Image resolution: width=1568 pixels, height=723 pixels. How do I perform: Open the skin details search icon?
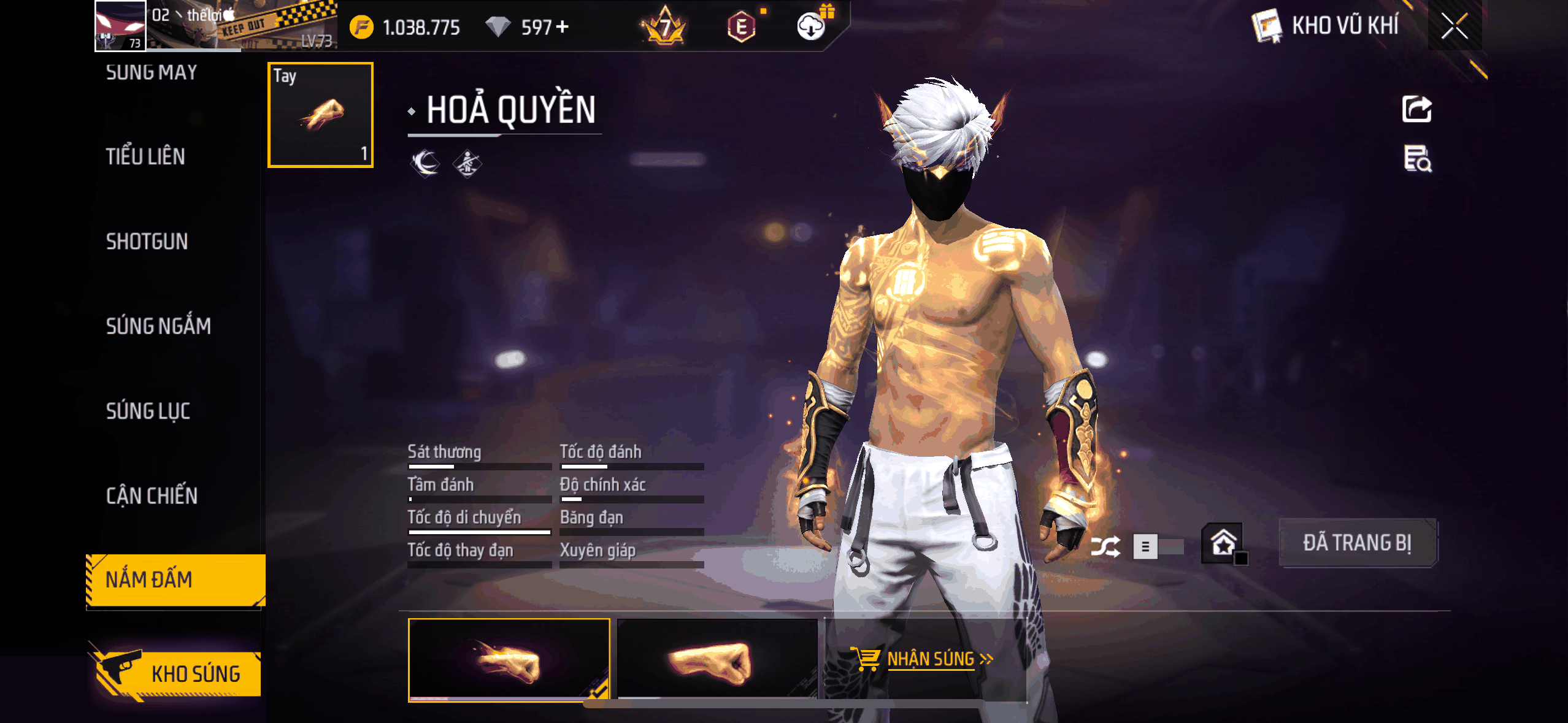[x=1417, y=159]
